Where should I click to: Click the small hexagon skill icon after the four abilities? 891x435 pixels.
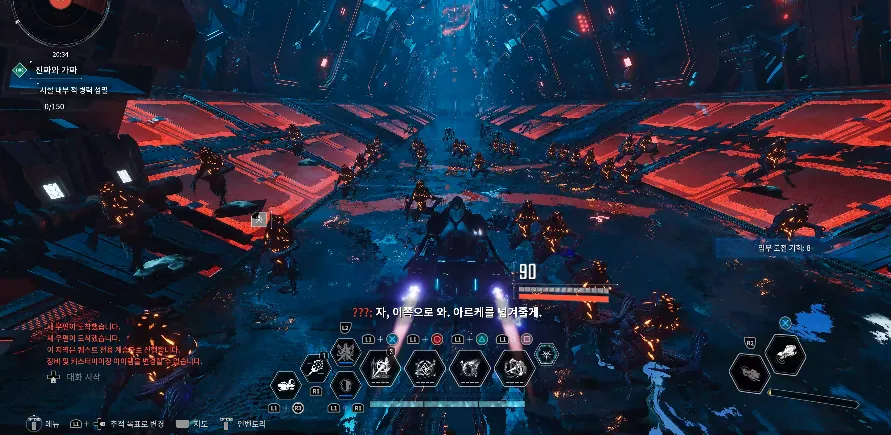click(547, 354)
